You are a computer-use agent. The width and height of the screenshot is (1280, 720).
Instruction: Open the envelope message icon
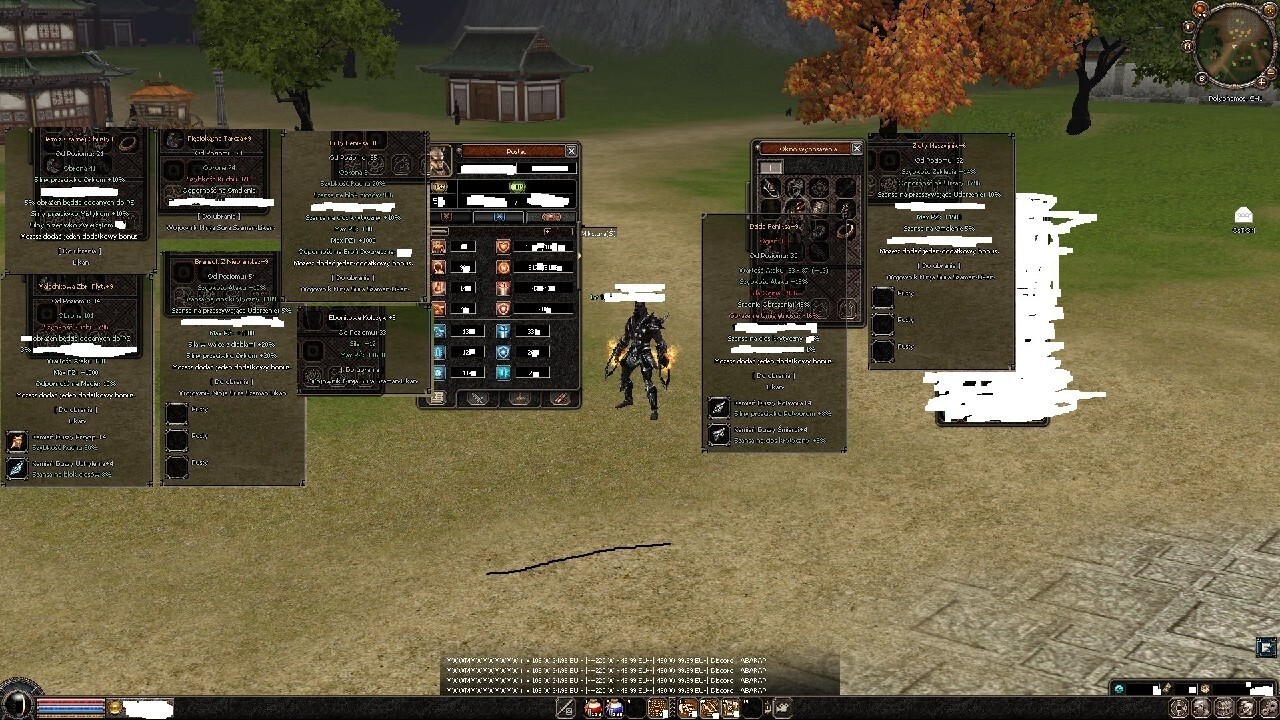pos(1243,215)
